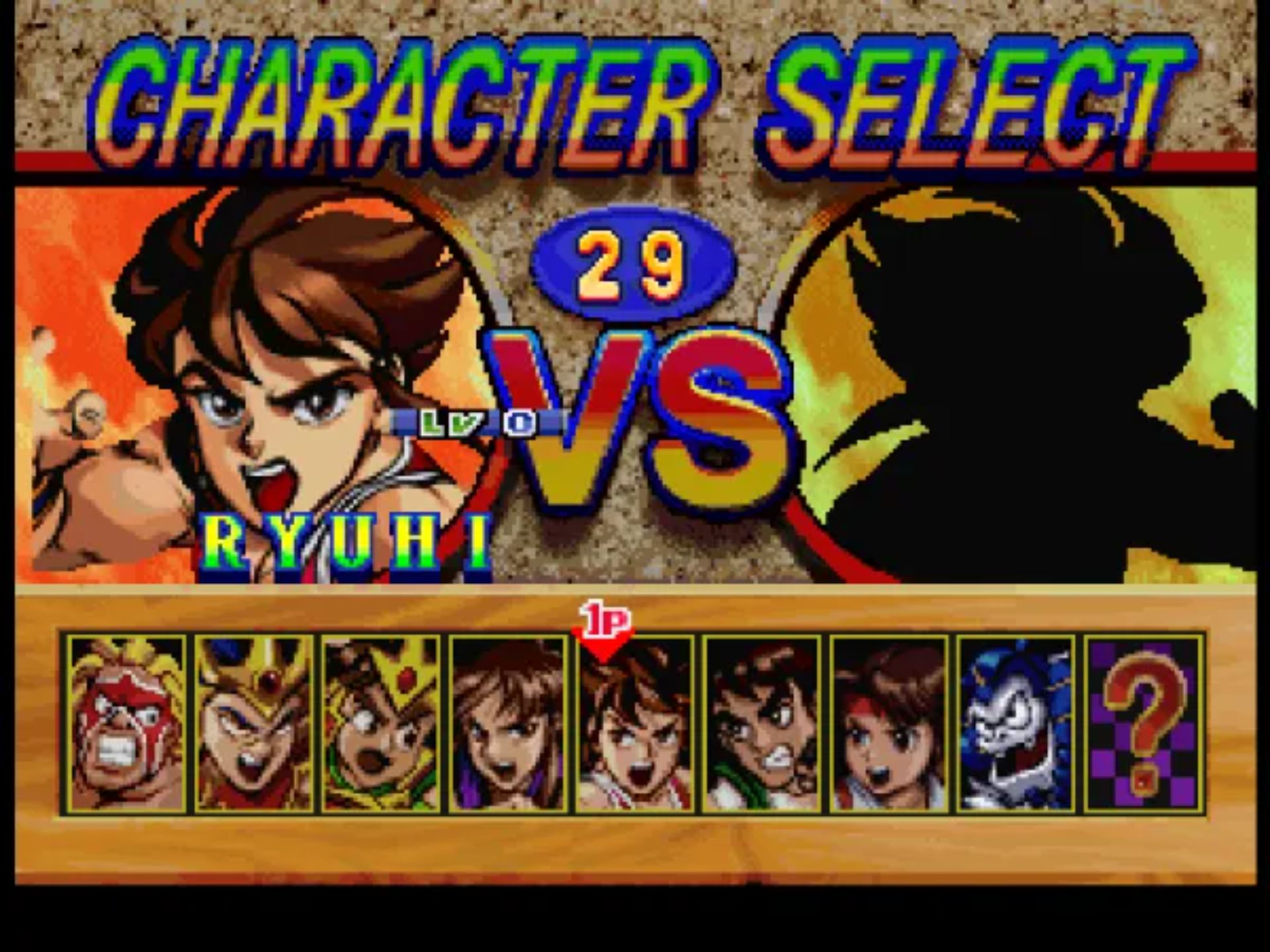Pick the crowned fighter with green collar

[380, 724]
